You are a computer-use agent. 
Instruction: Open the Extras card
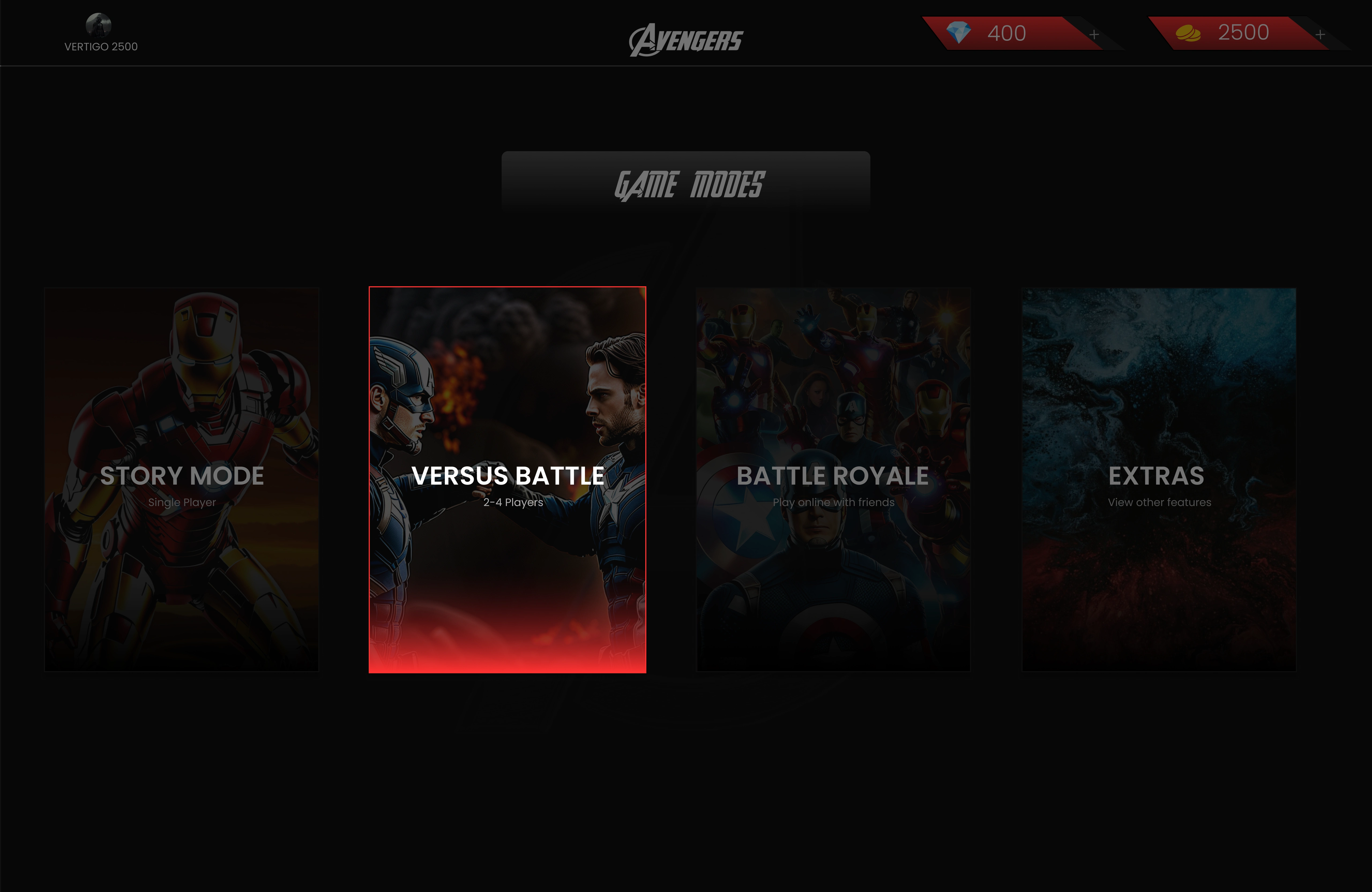pyautogui.click(x=1159, y=479)
